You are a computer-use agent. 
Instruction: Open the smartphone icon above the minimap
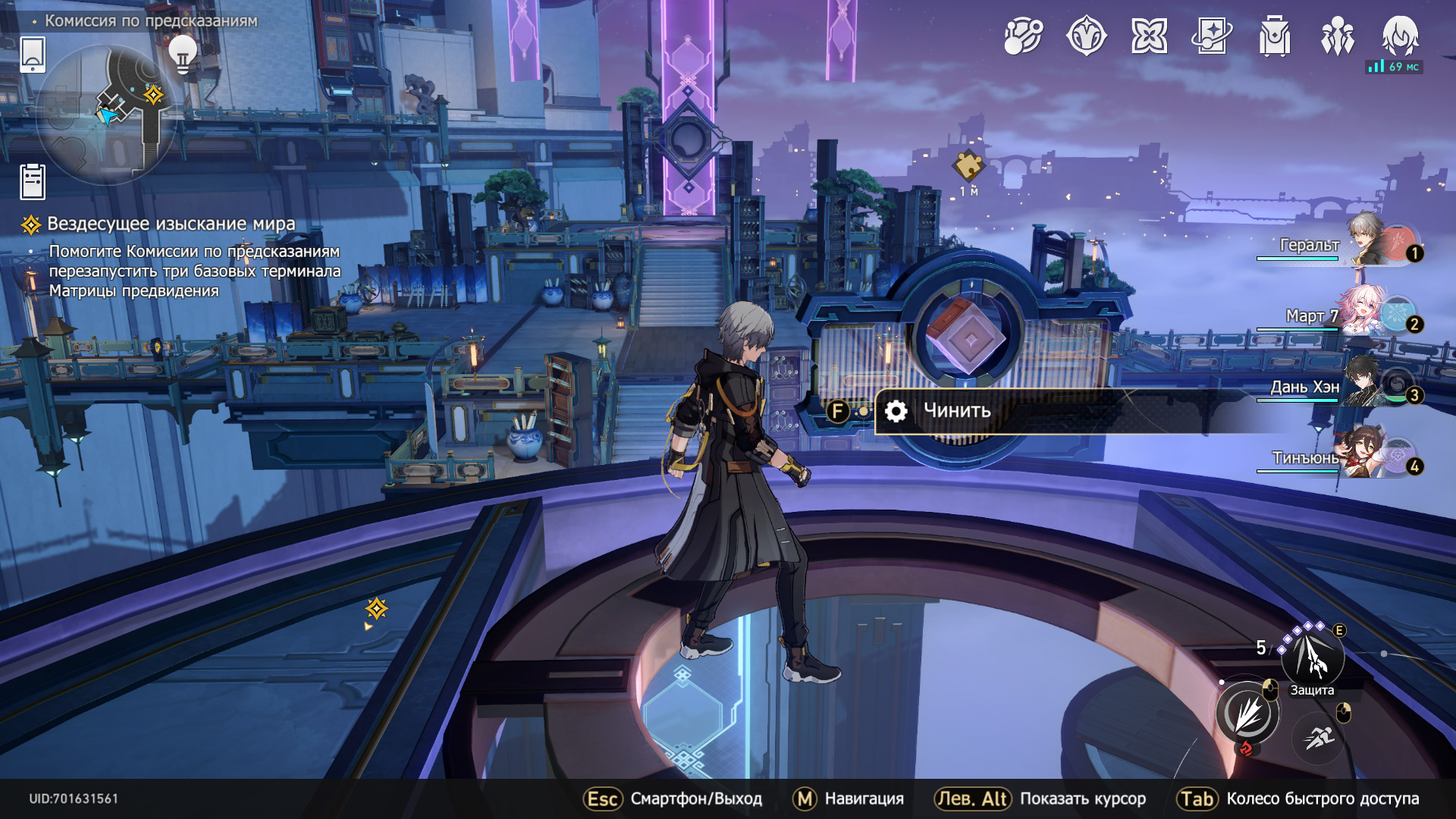[x=33, y=55]
